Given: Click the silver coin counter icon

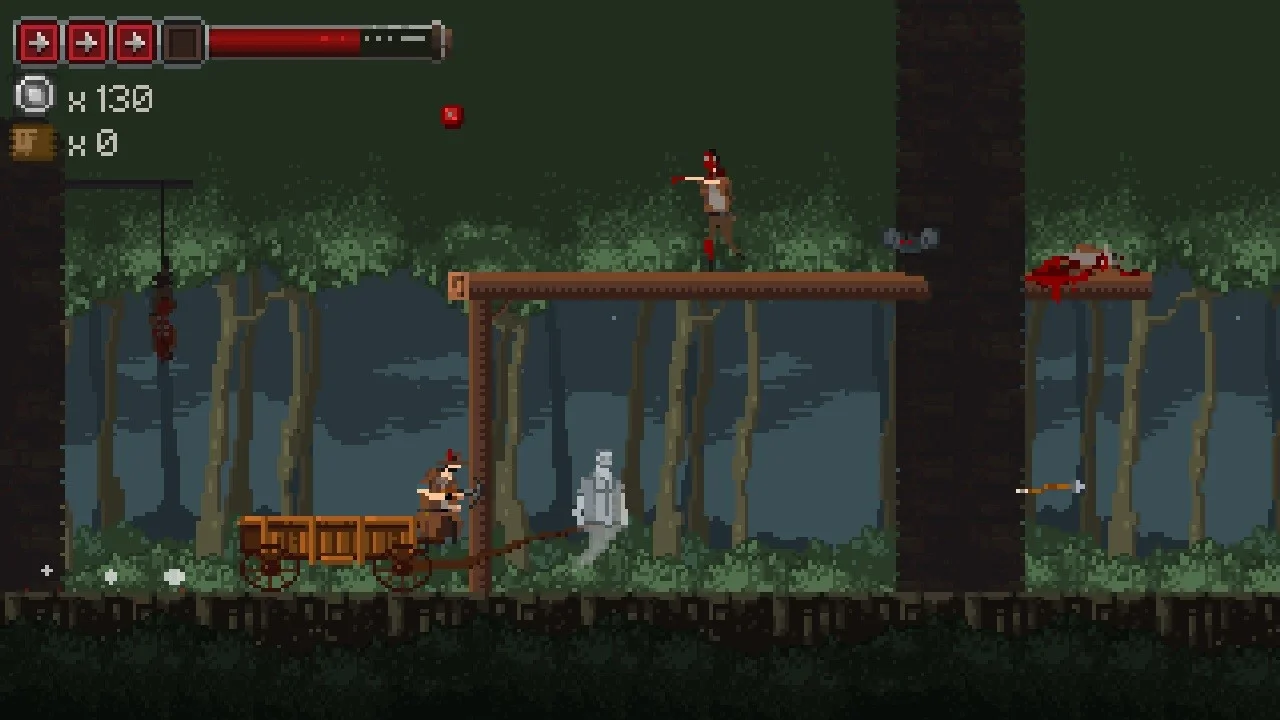Looking at the screenshot, I should pos(35,97).
